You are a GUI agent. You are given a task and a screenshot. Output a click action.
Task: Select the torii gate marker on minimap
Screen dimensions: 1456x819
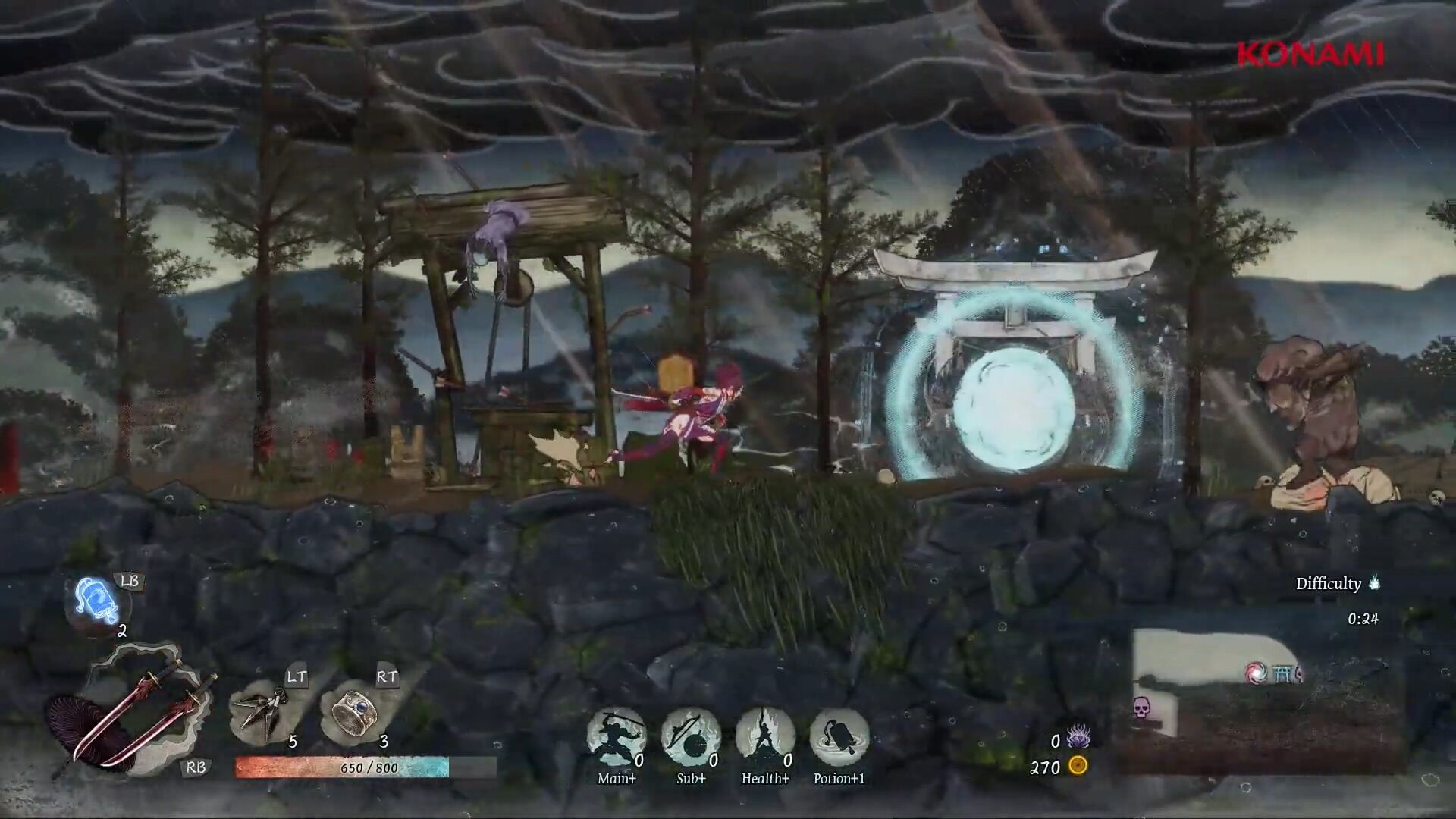coord(1281,672)
